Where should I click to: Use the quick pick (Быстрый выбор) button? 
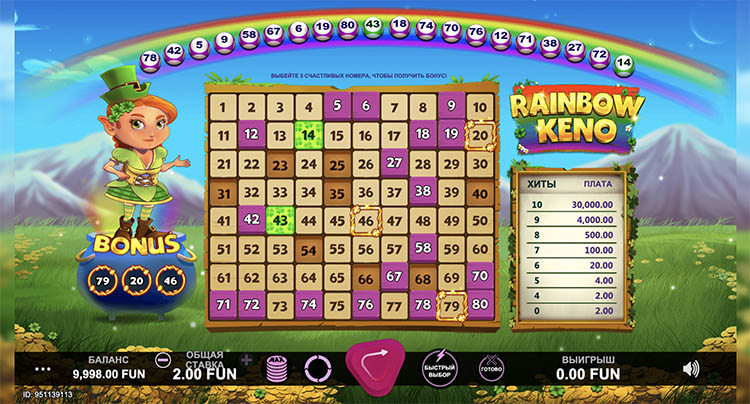(x=438, y=367)
